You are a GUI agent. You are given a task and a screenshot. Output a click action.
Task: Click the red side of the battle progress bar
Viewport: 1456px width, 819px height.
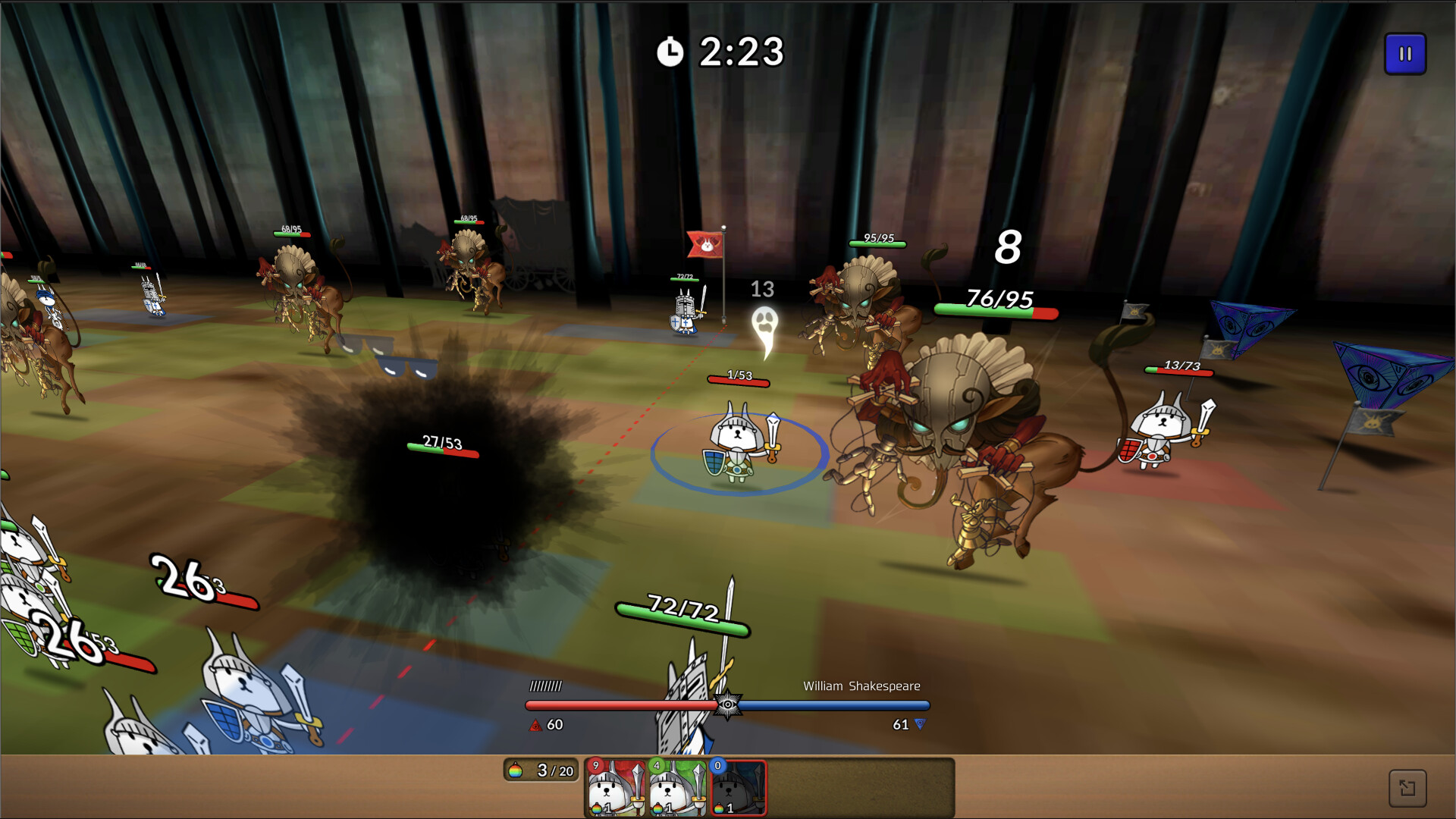[x=622, y=705]
